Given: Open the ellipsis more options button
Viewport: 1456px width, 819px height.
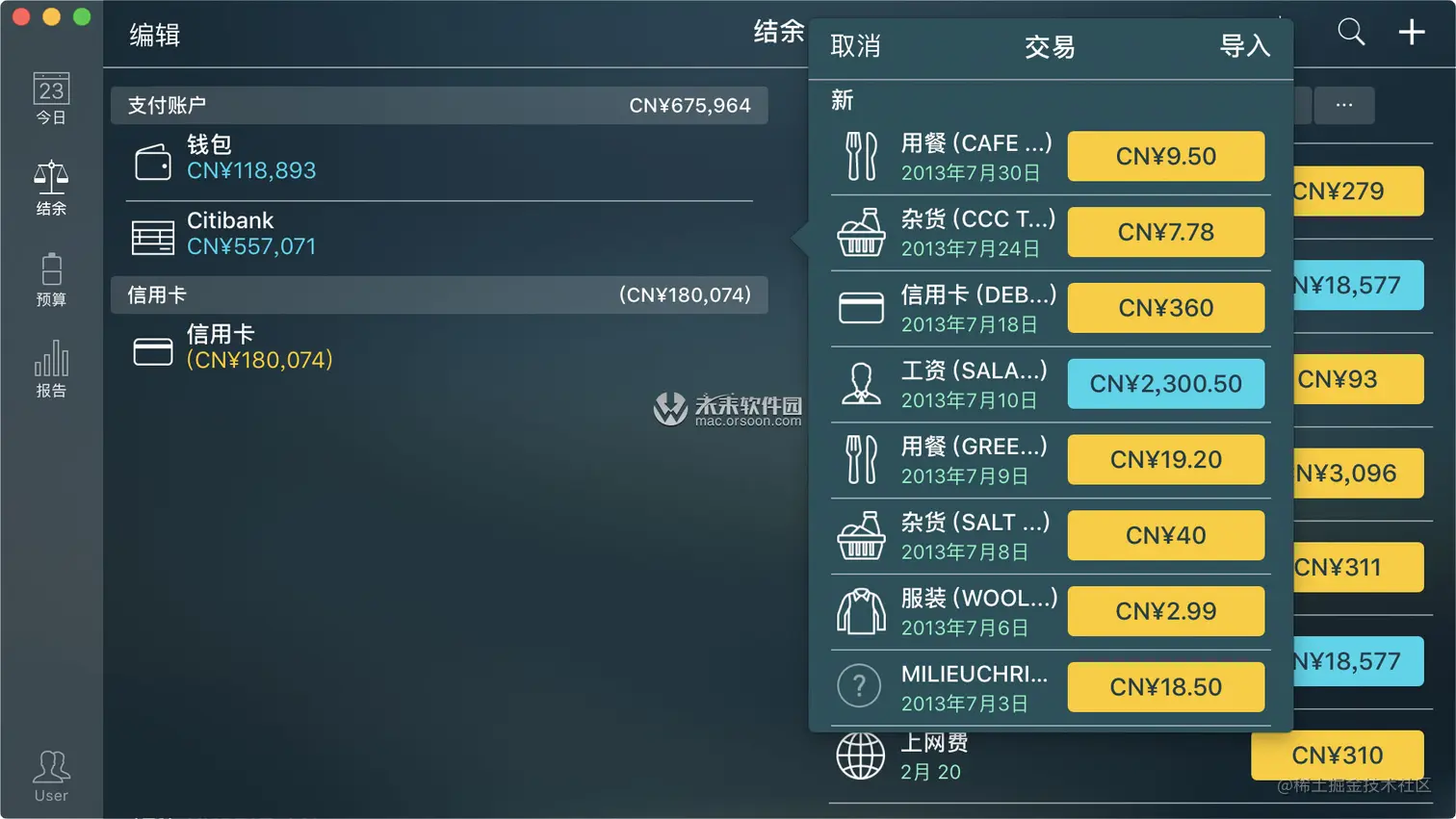Looking at the screenshot, I should click(1343, 105).
